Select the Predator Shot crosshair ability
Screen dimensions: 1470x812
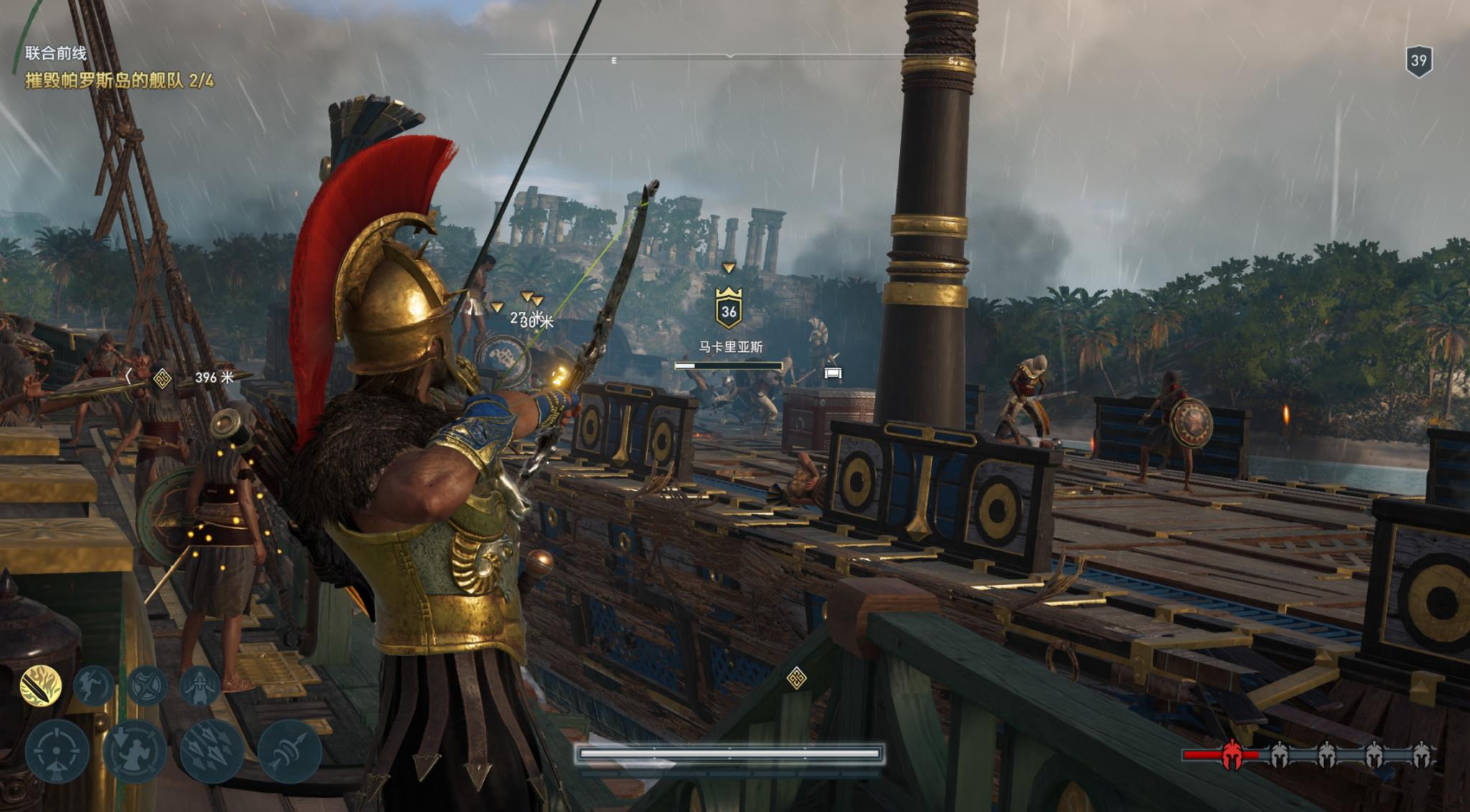(x=58, y=751)
